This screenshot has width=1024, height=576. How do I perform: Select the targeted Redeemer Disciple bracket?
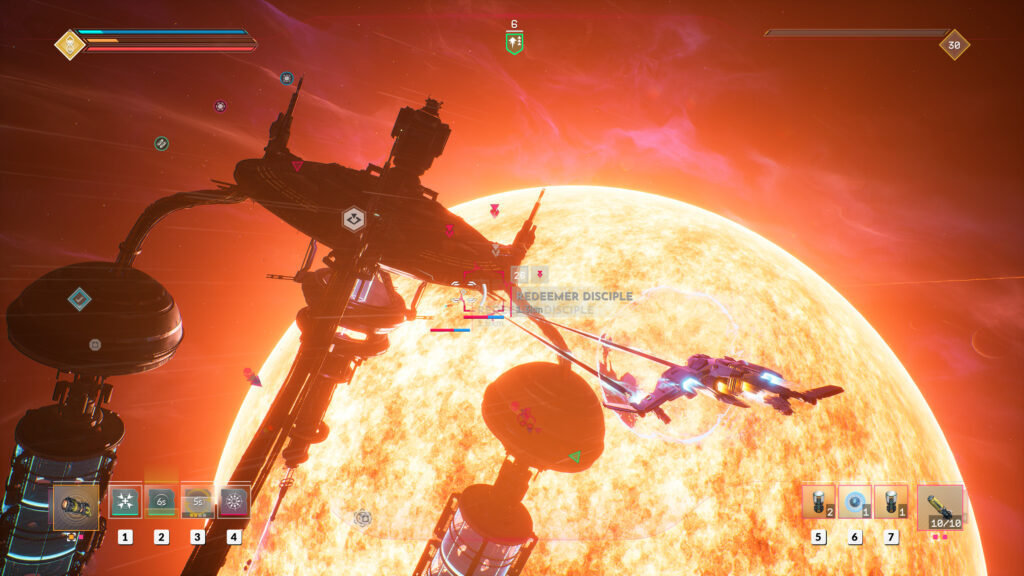coord(487,294)
